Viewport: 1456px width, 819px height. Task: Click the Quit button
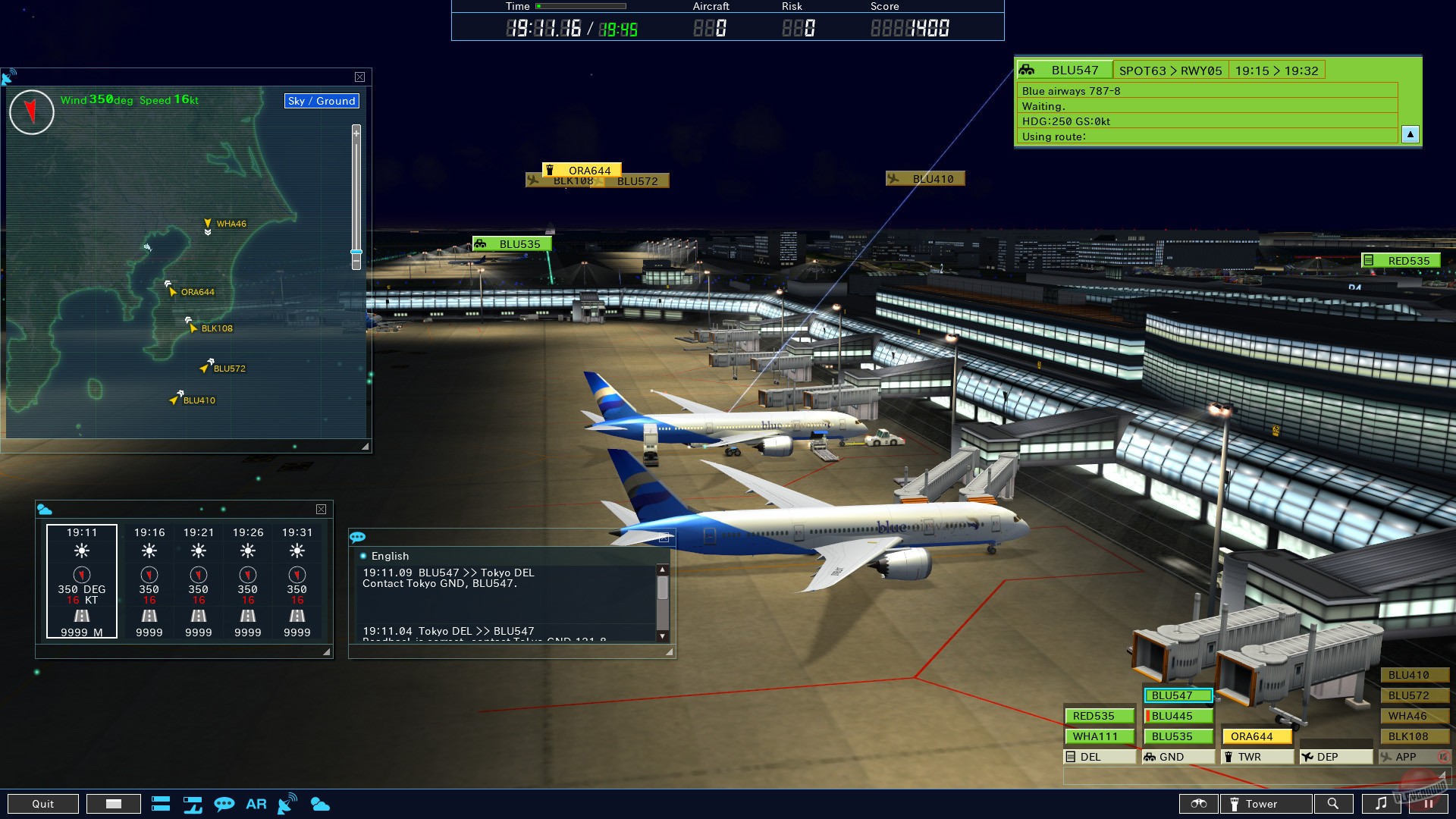43,803
